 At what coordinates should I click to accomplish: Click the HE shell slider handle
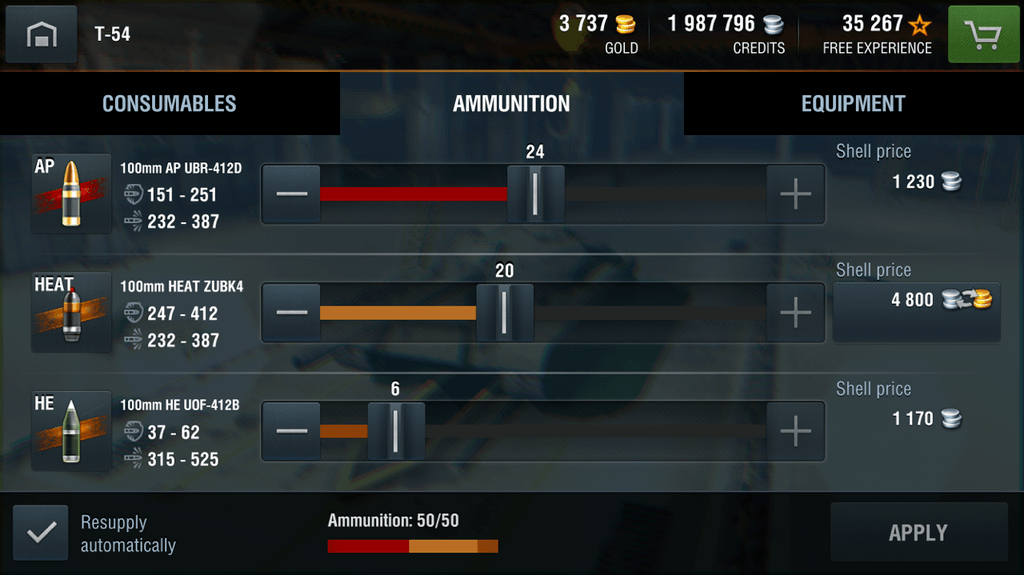(396, 431)
